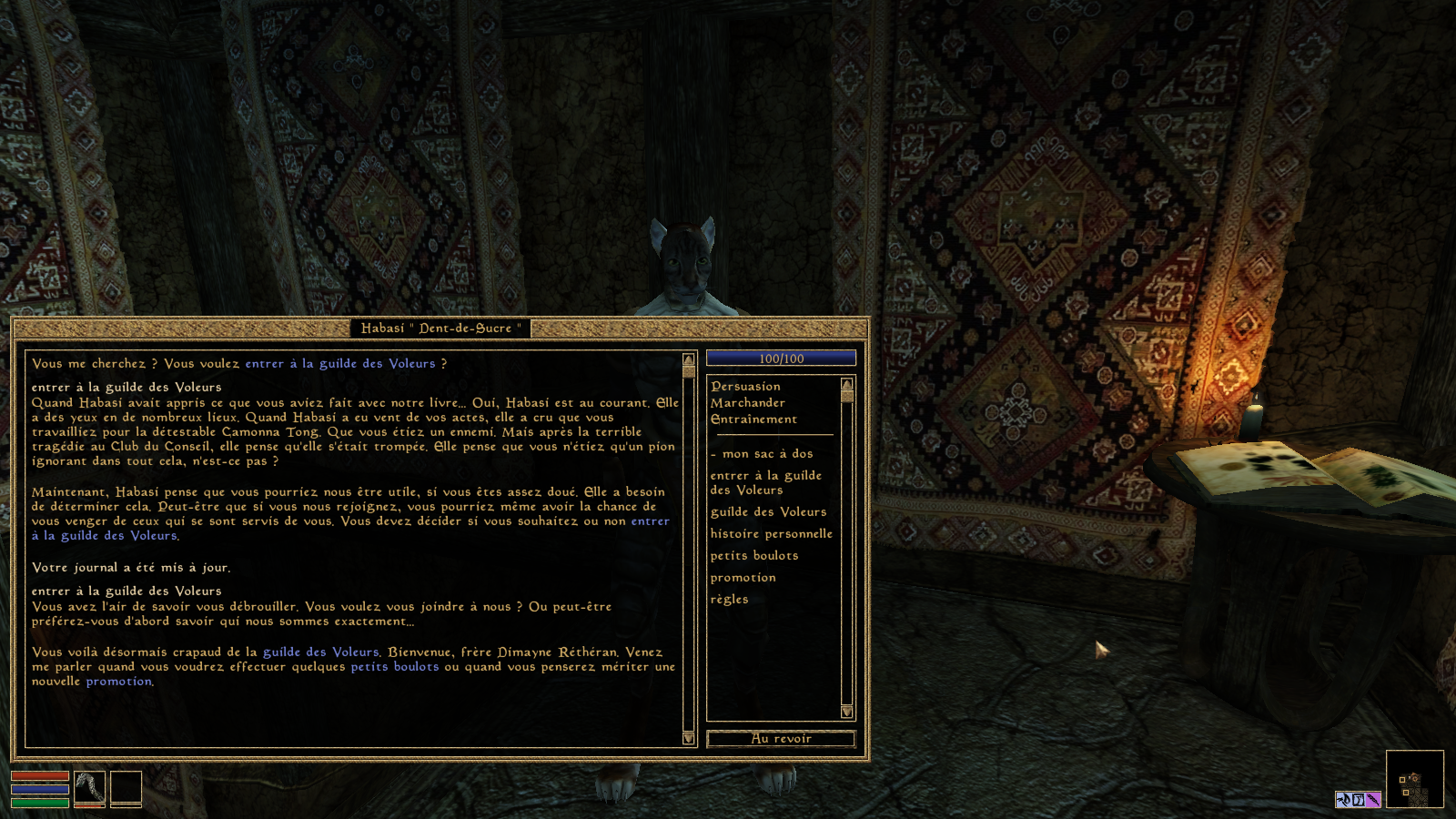This screenshot has width=1456, height=819.
Task: Open the Entraînement training service
Action: [x=753, y=420]
